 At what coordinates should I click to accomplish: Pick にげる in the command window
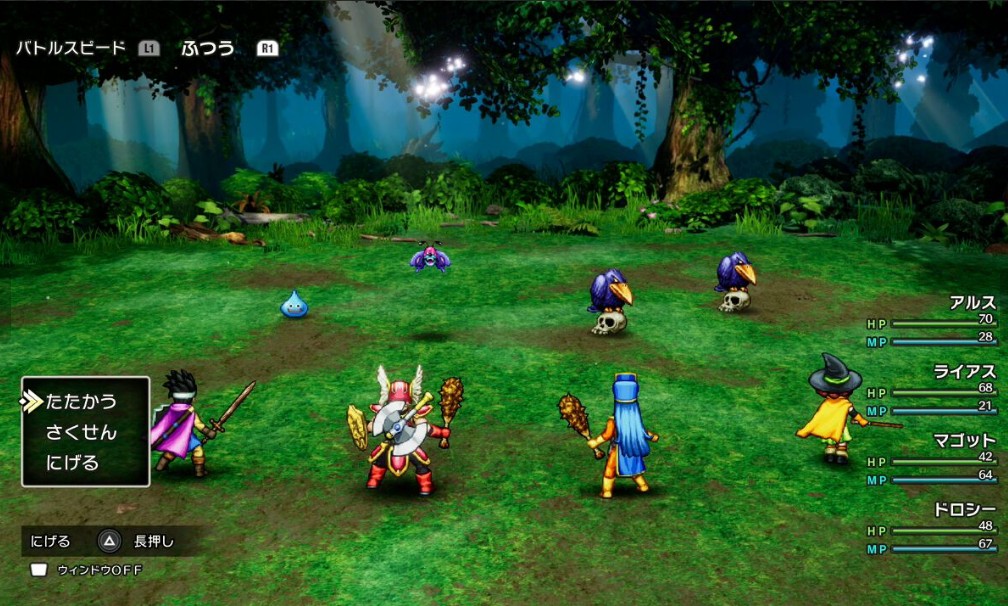point(73,463)
